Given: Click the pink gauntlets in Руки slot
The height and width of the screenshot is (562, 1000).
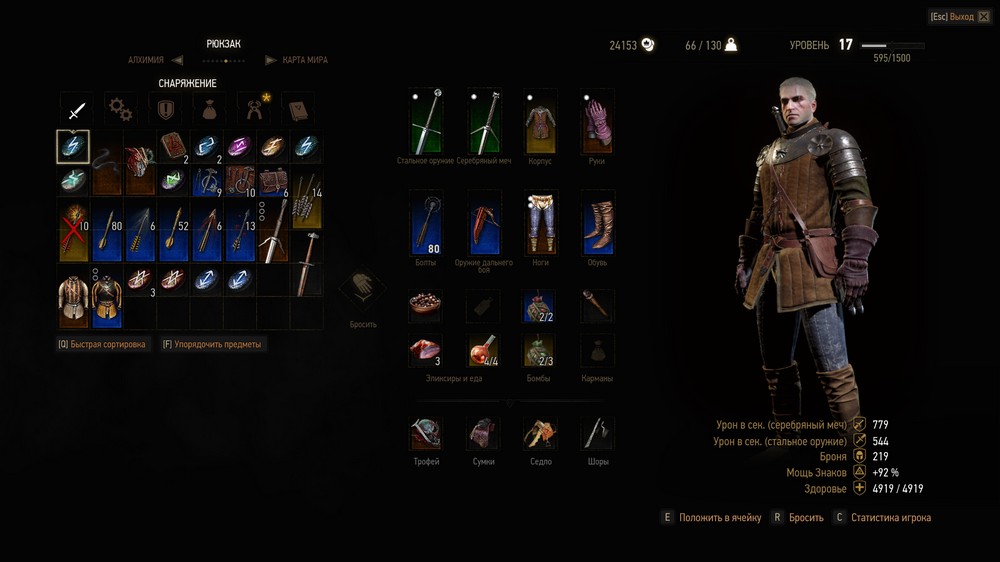Looking at the screenshot, I should 597,122.
